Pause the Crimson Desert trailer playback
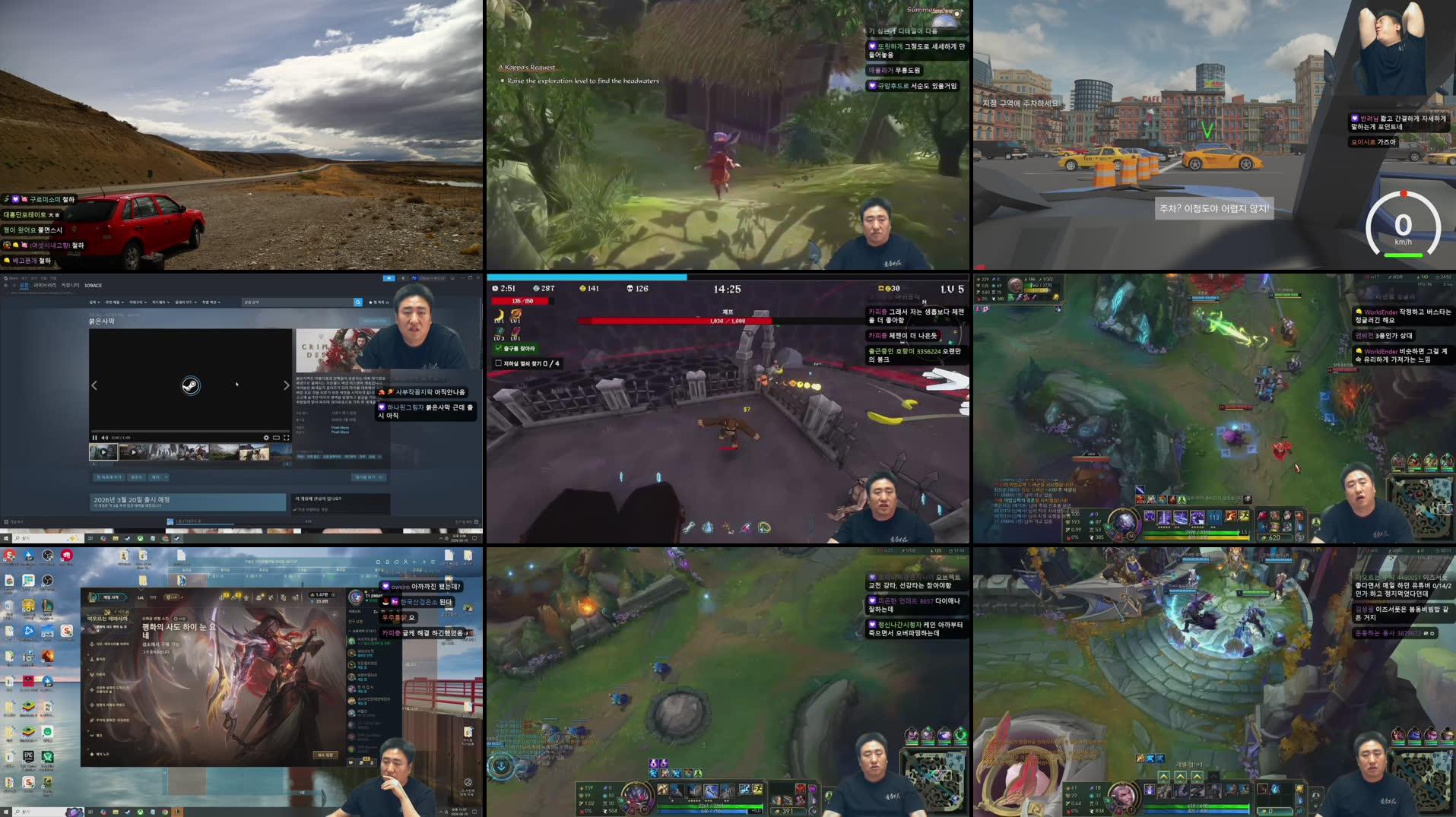 tap(94, 438)
